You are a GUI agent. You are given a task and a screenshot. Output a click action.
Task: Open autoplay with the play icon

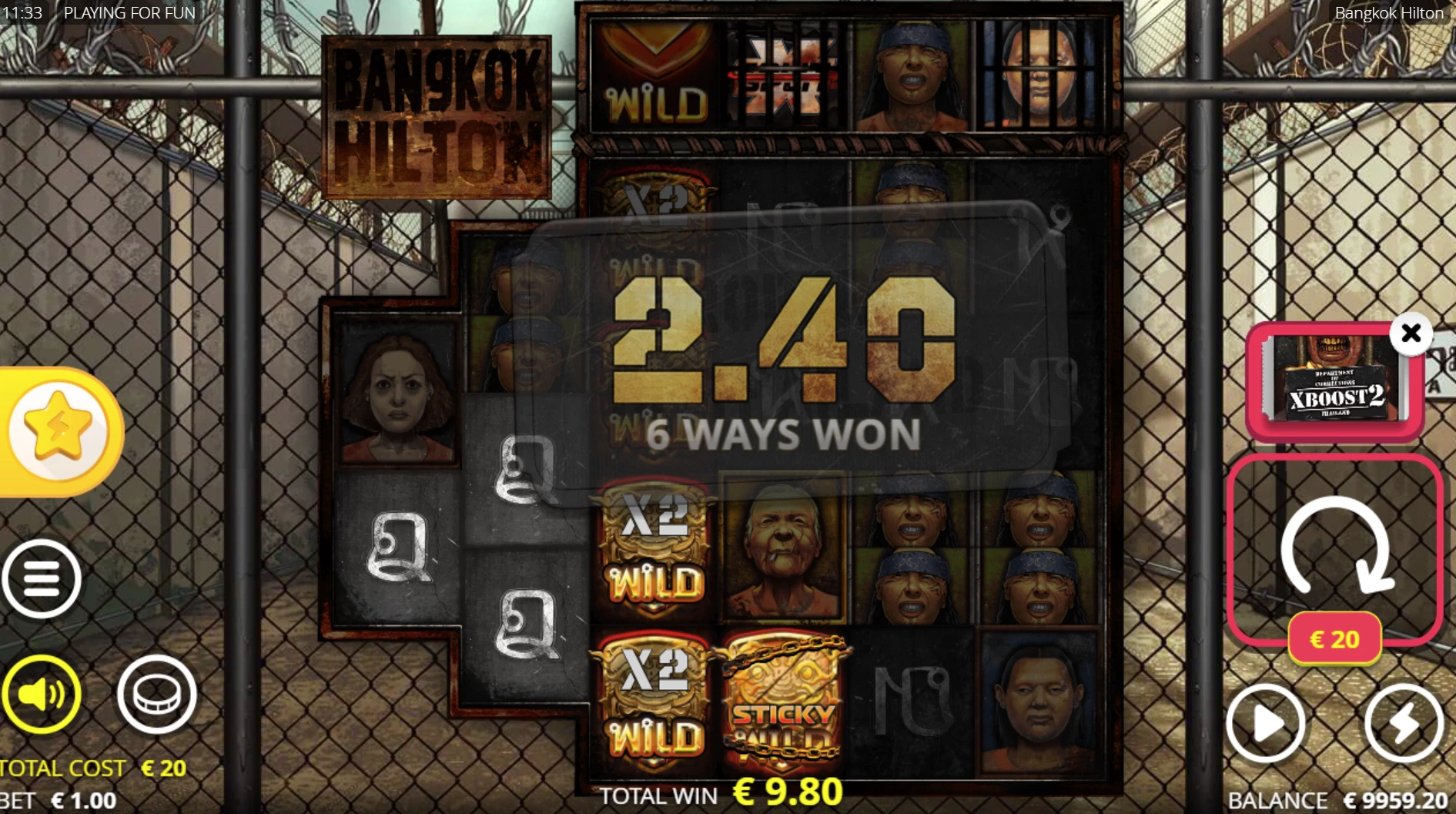[x=1267, y=722]
